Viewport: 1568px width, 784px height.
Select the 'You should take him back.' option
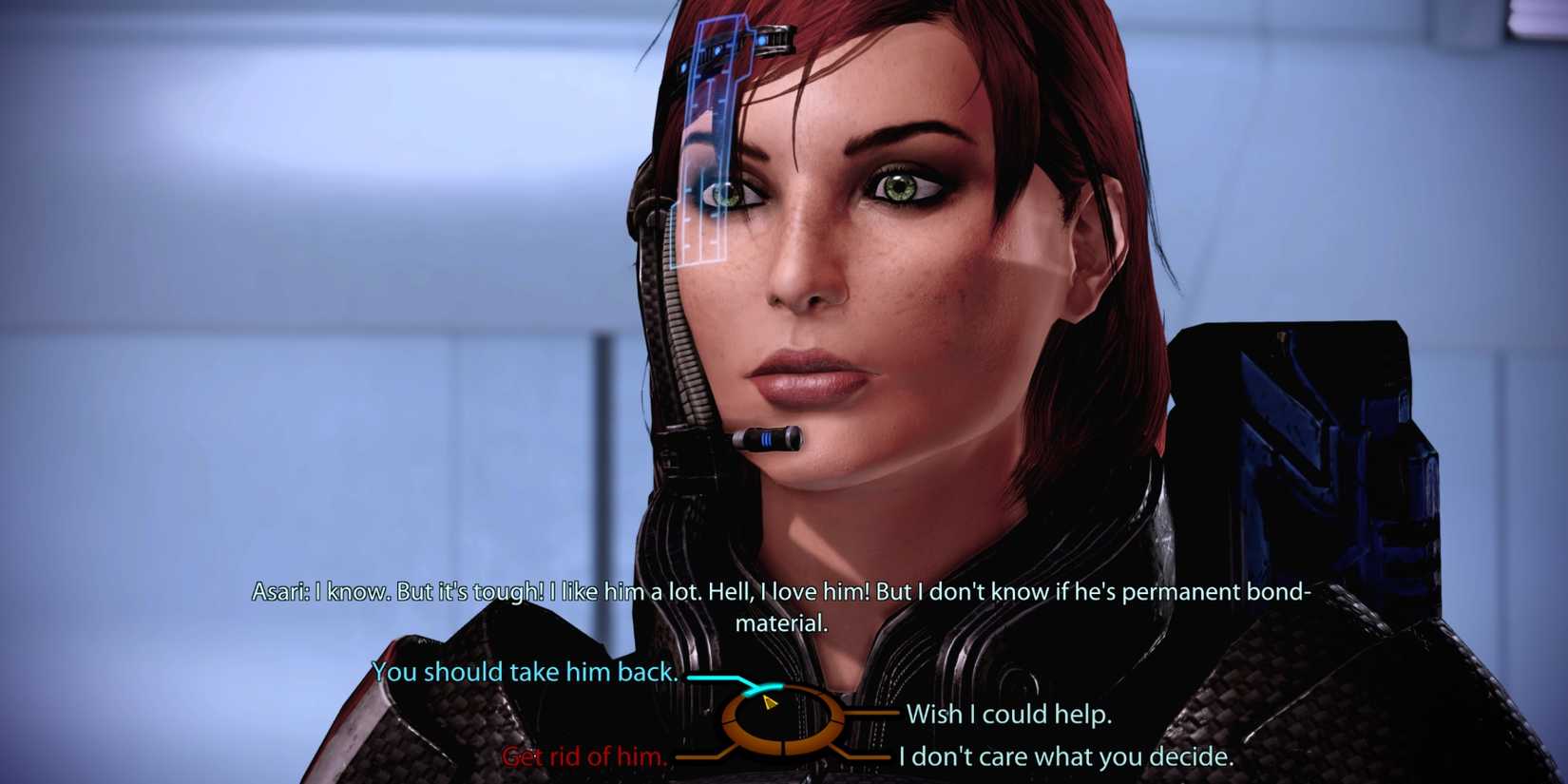click(528, 672)
